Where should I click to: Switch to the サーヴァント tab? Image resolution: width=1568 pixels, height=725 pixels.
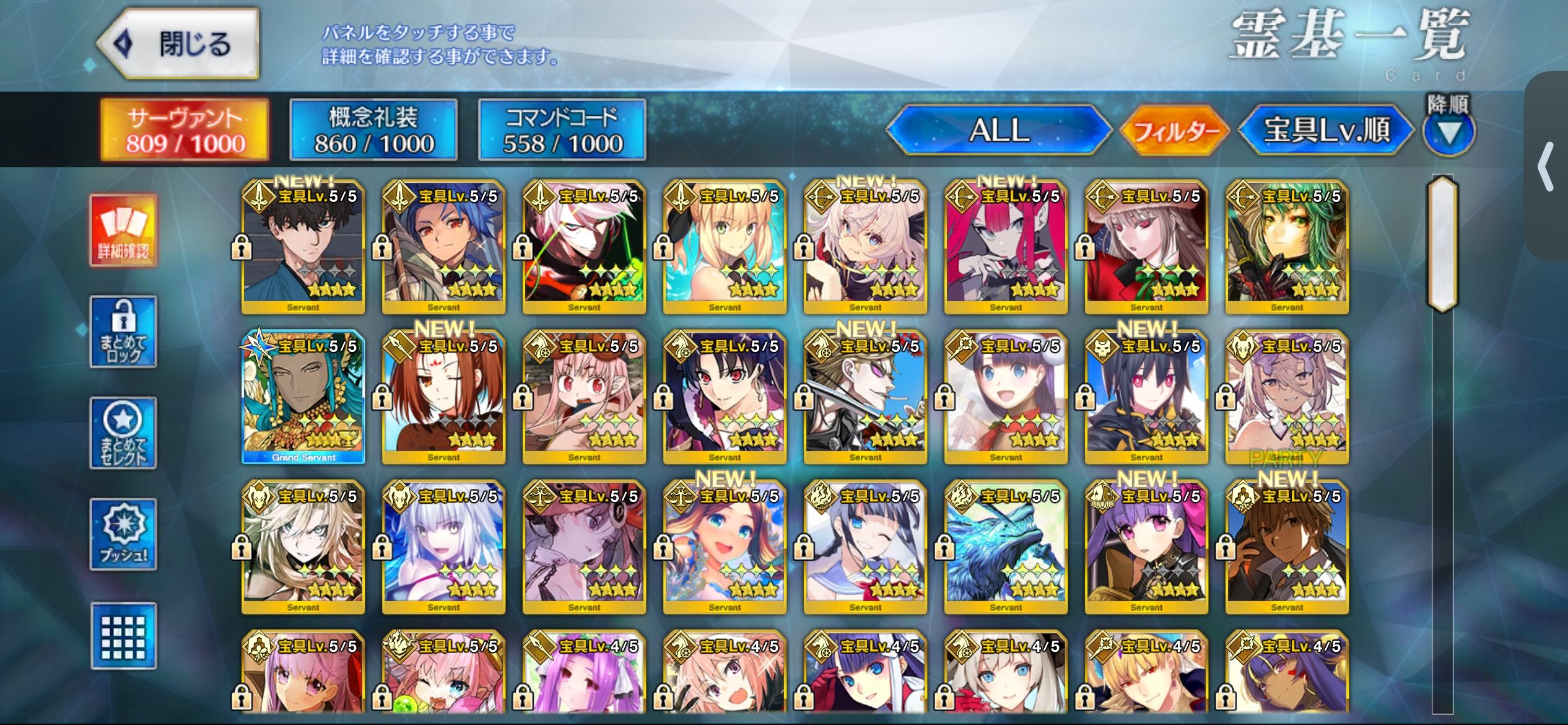pos(185,130)
